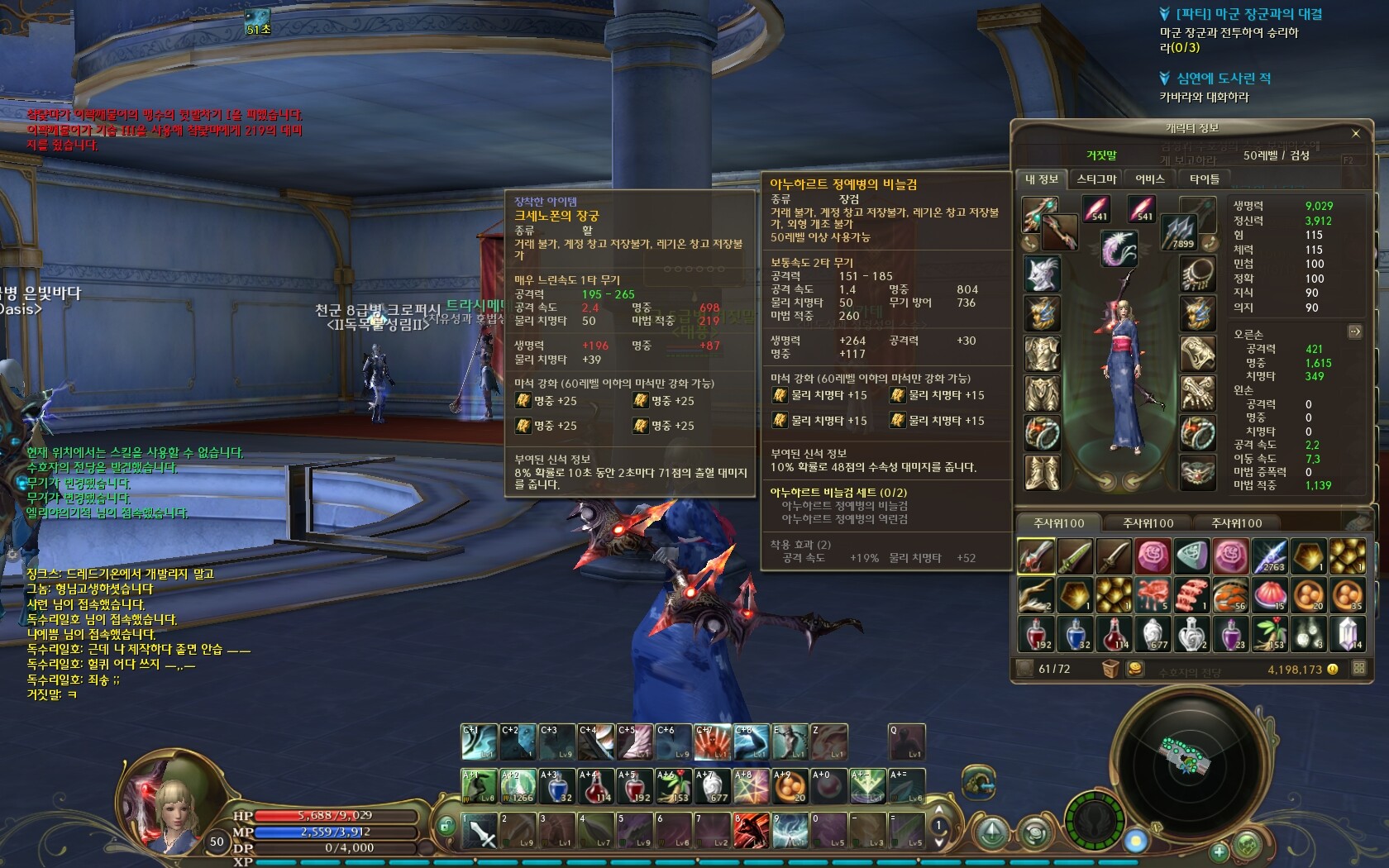Select the blue mana potion in inventory
The image size is (1389, 868).
pos(1076,634)
